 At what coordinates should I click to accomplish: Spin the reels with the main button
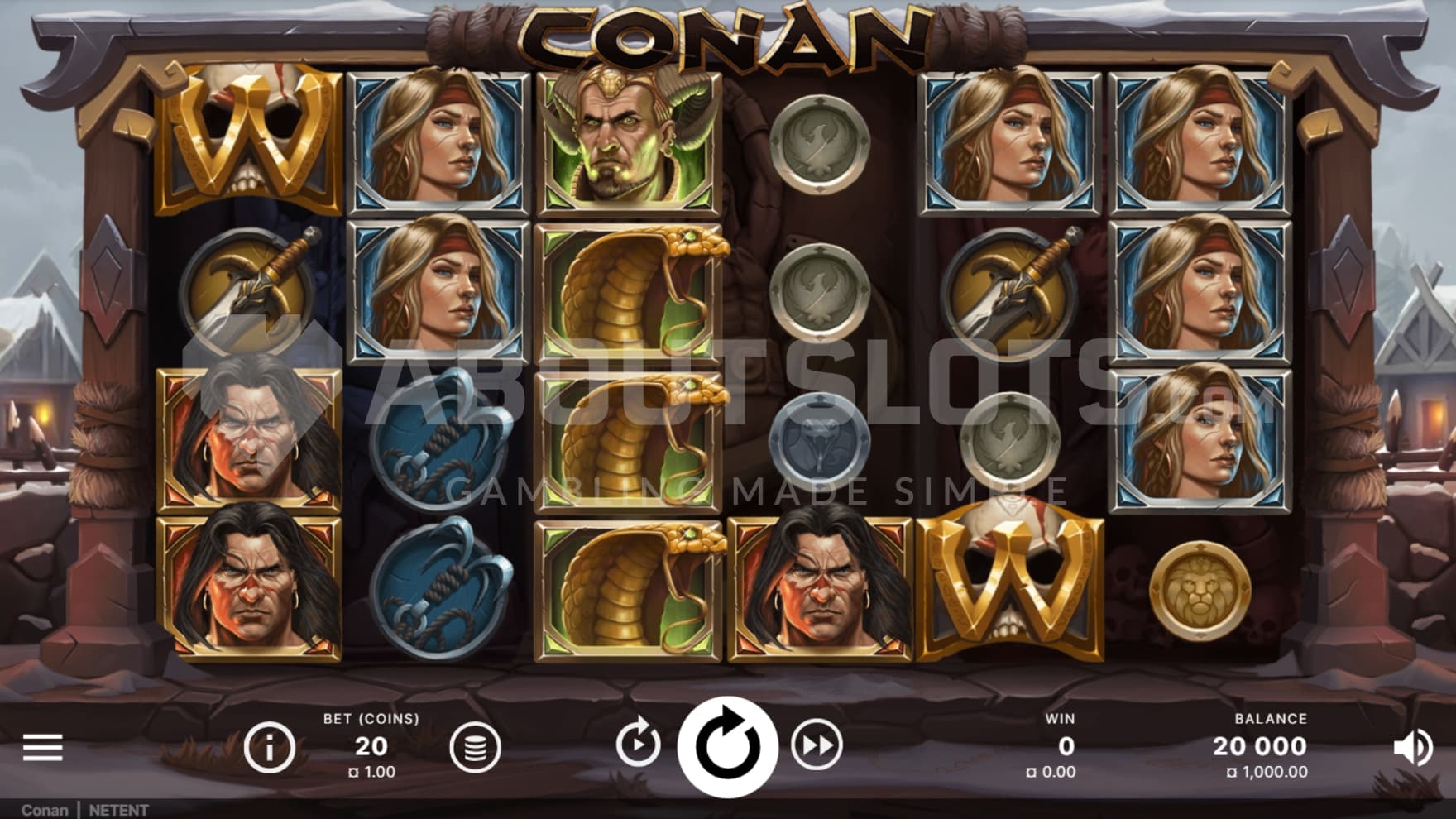tap(727, 746)
